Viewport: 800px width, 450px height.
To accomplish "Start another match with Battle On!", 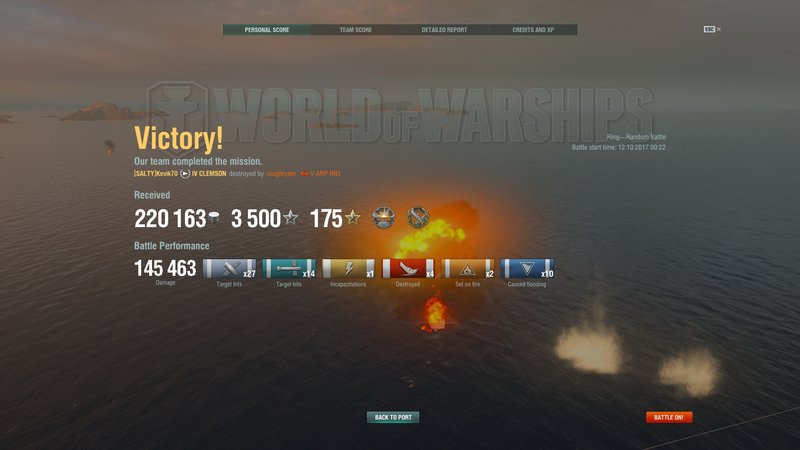I will click(669, 417).
